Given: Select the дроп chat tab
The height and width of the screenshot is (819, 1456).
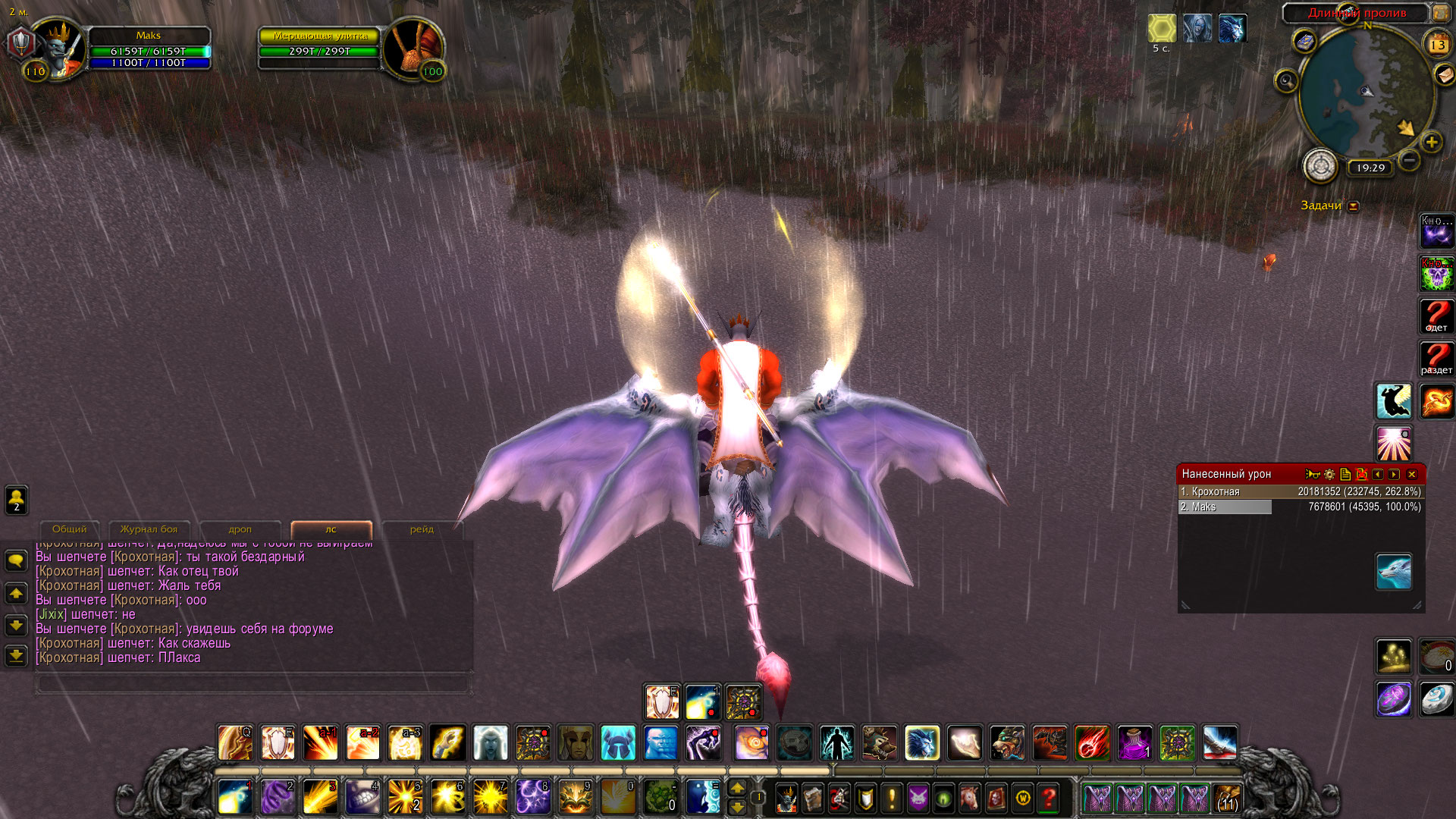Looking at the screenshot, I should 240,529.
